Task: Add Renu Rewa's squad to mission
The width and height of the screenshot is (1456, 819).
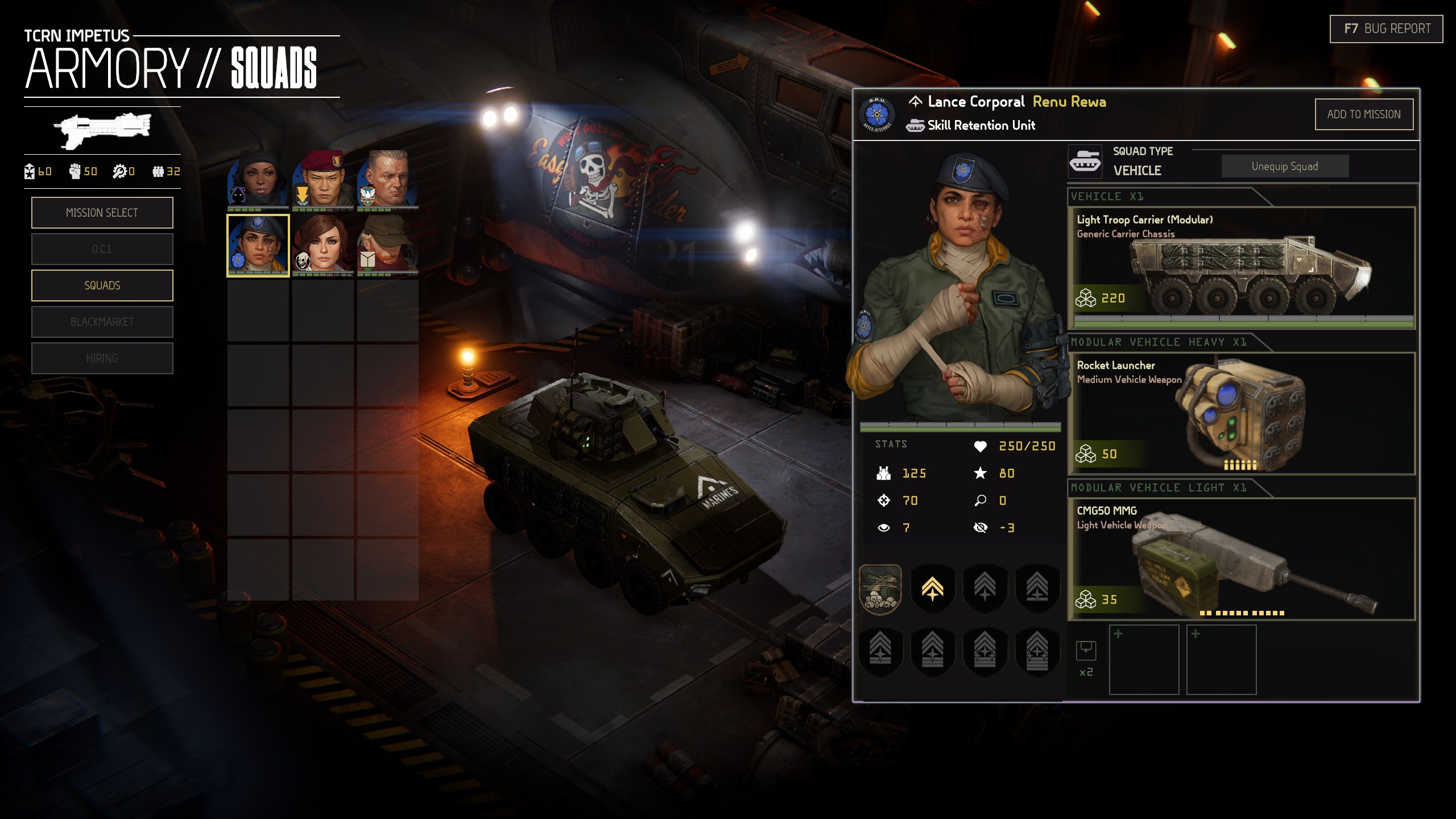Action: tap(1363, 114)
